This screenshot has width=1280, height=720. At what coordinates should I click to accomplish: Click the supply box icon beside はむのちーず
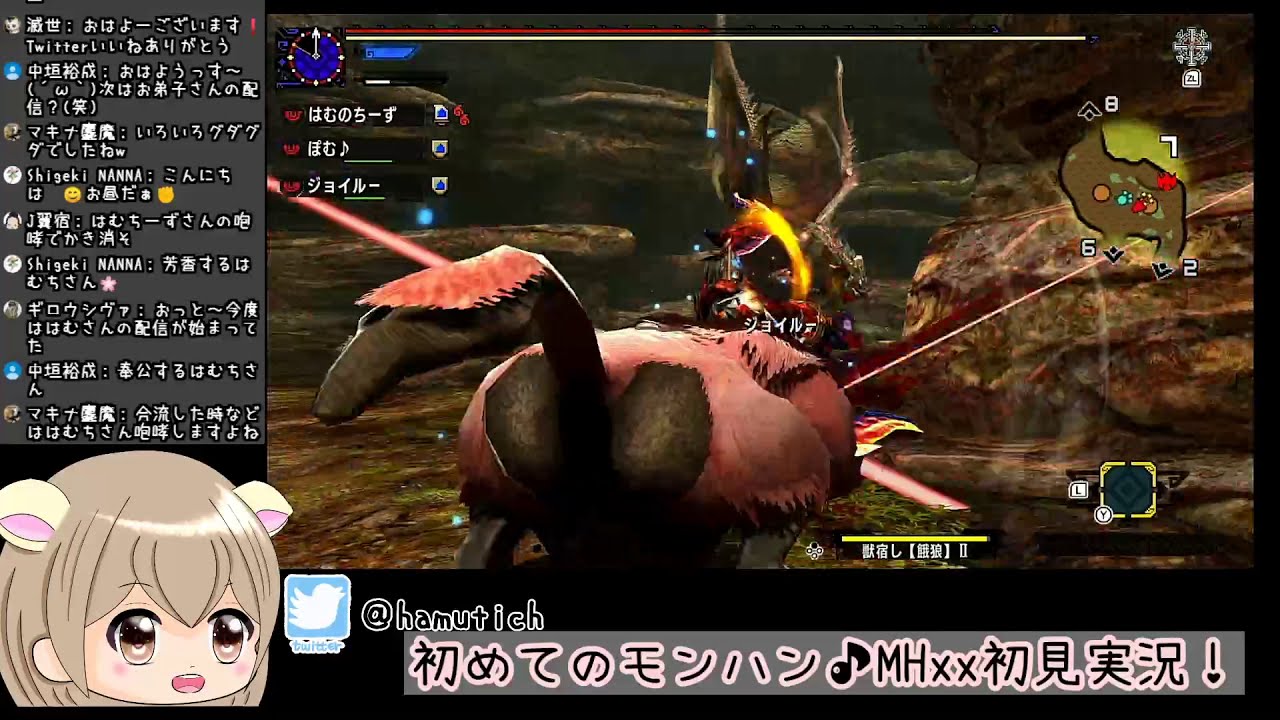pos(441,115)
